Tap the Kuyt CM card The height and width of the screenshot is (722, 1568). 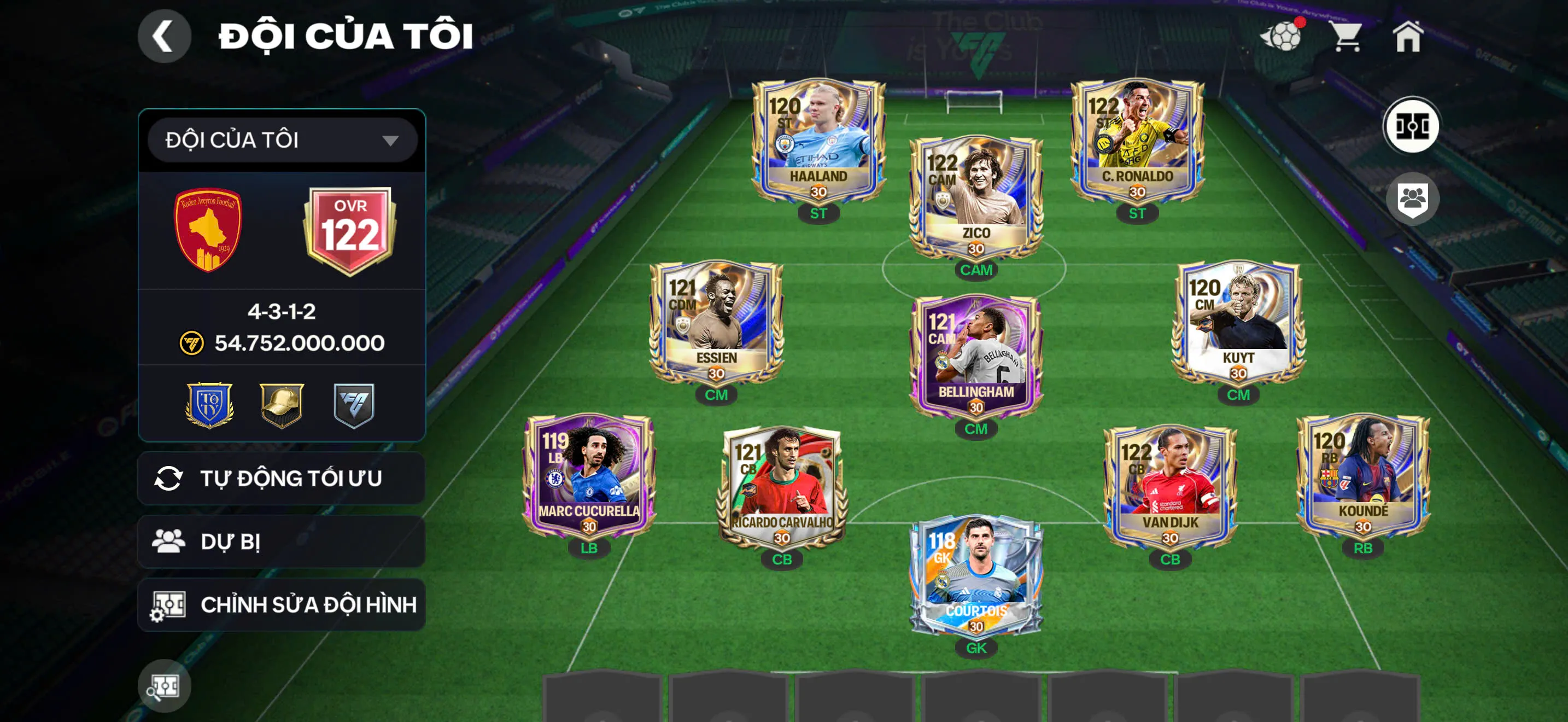[x=1238, y=323]
